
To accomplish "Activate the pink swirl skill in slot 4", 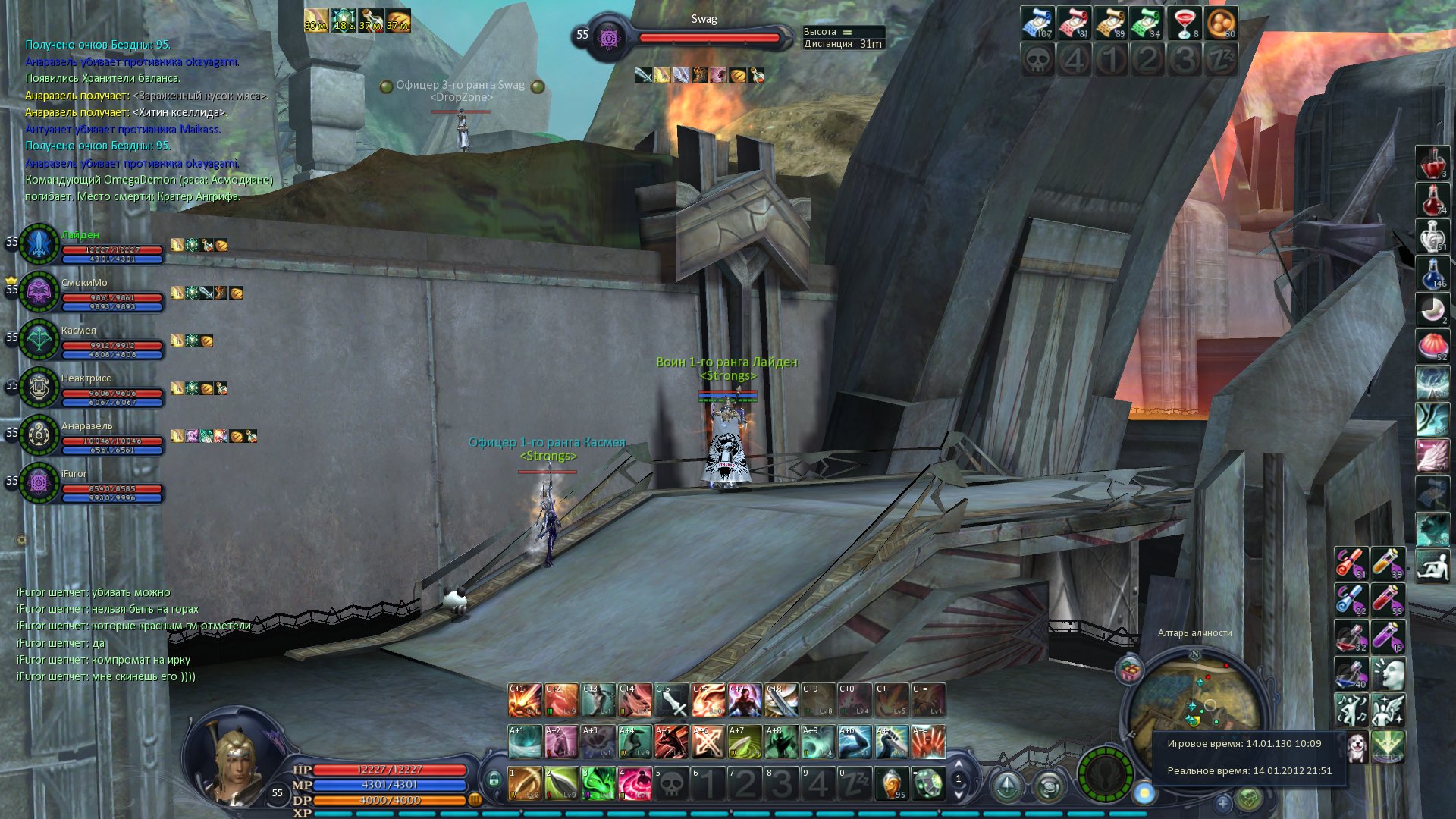I will tap(634, 783).
